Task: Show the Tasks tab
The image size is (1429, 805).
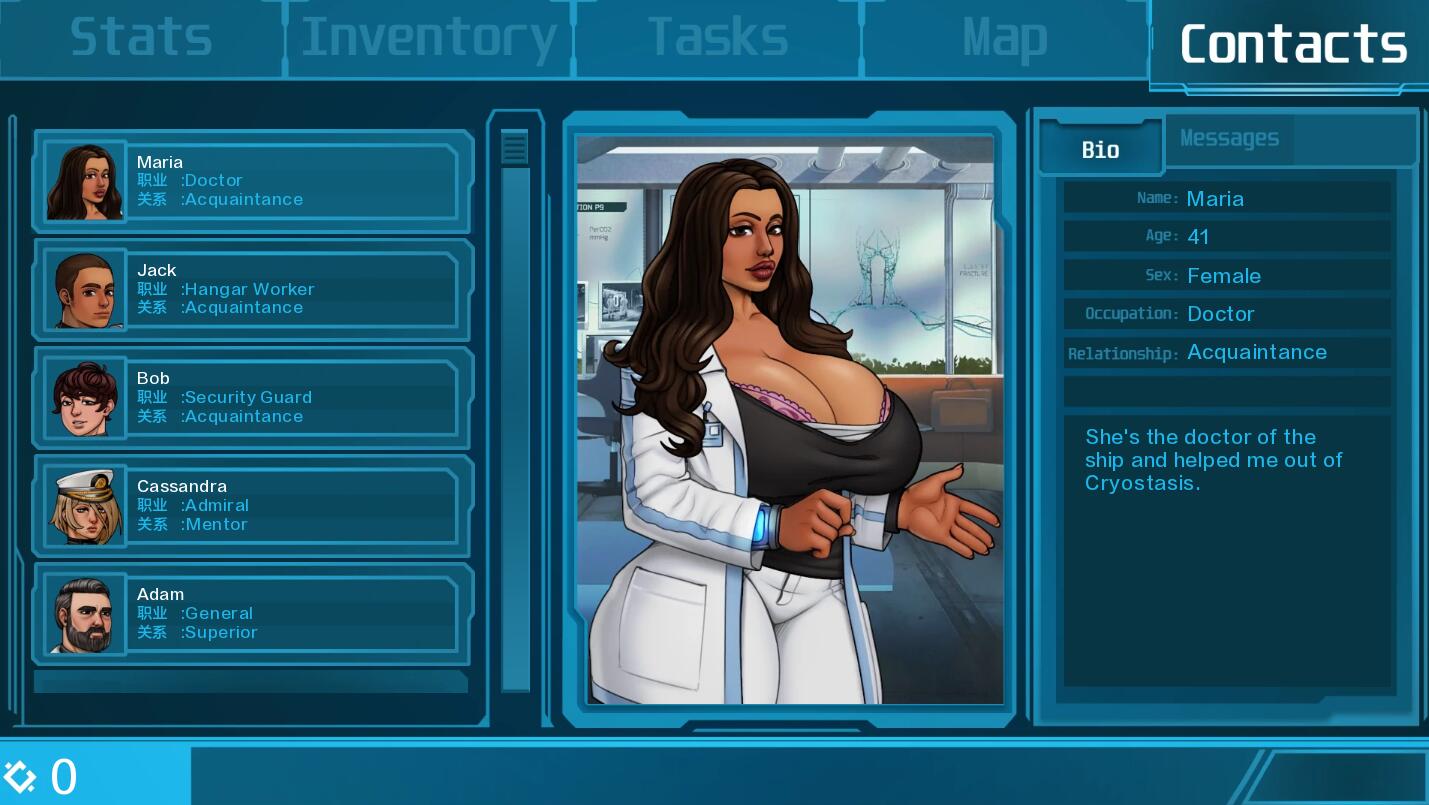Action: [x=717, y=38]
